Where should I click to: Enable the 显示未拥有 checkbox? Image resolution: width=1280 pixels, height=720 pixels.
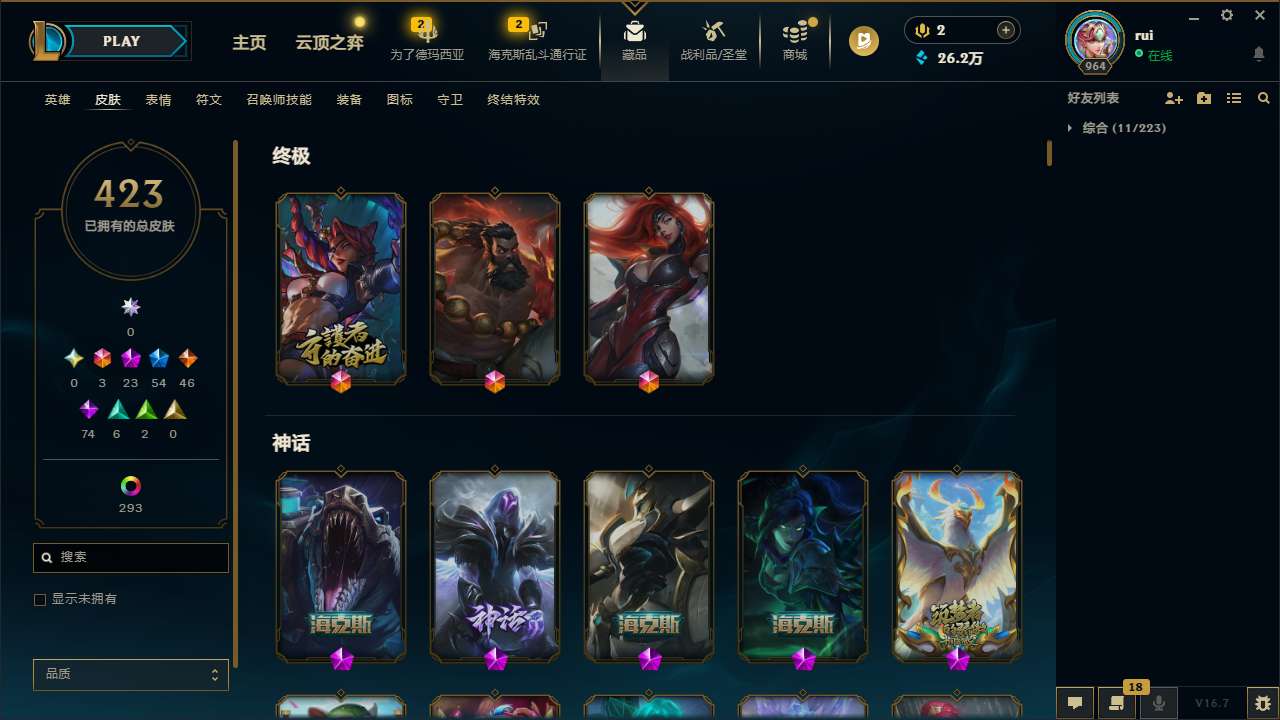pyautogui.click(x=40, y=599)
